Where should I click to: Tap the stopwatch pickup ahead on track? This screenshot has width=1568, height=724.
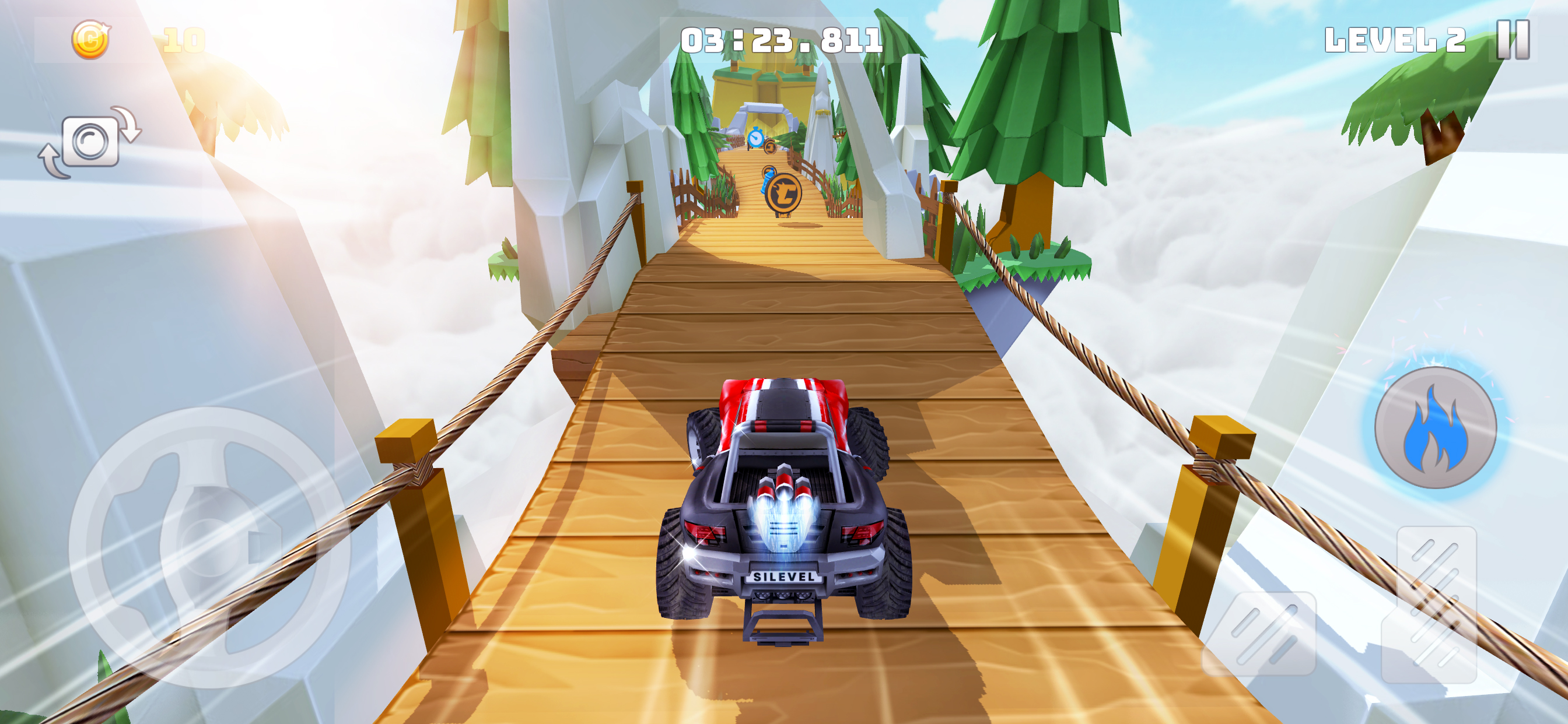coord(756,138)
